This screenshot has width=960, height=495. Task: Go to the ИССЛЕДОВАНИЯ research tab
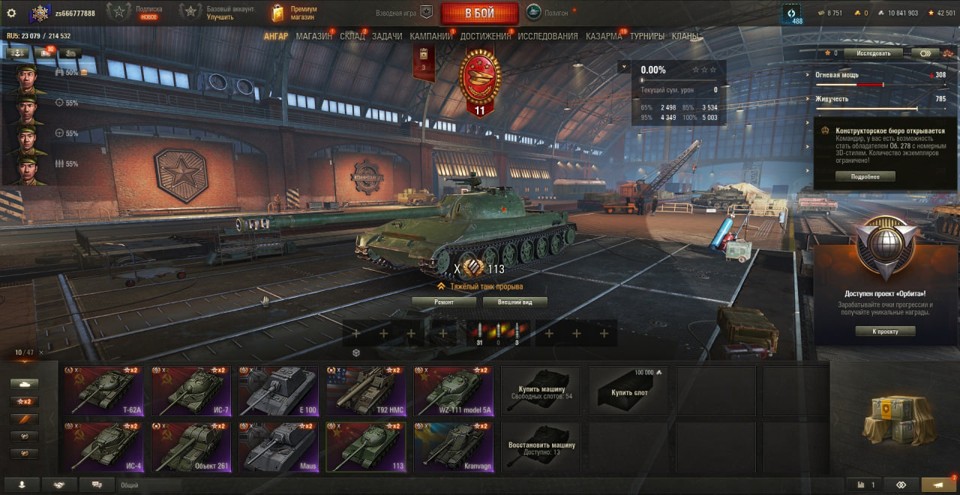point(547,36)
